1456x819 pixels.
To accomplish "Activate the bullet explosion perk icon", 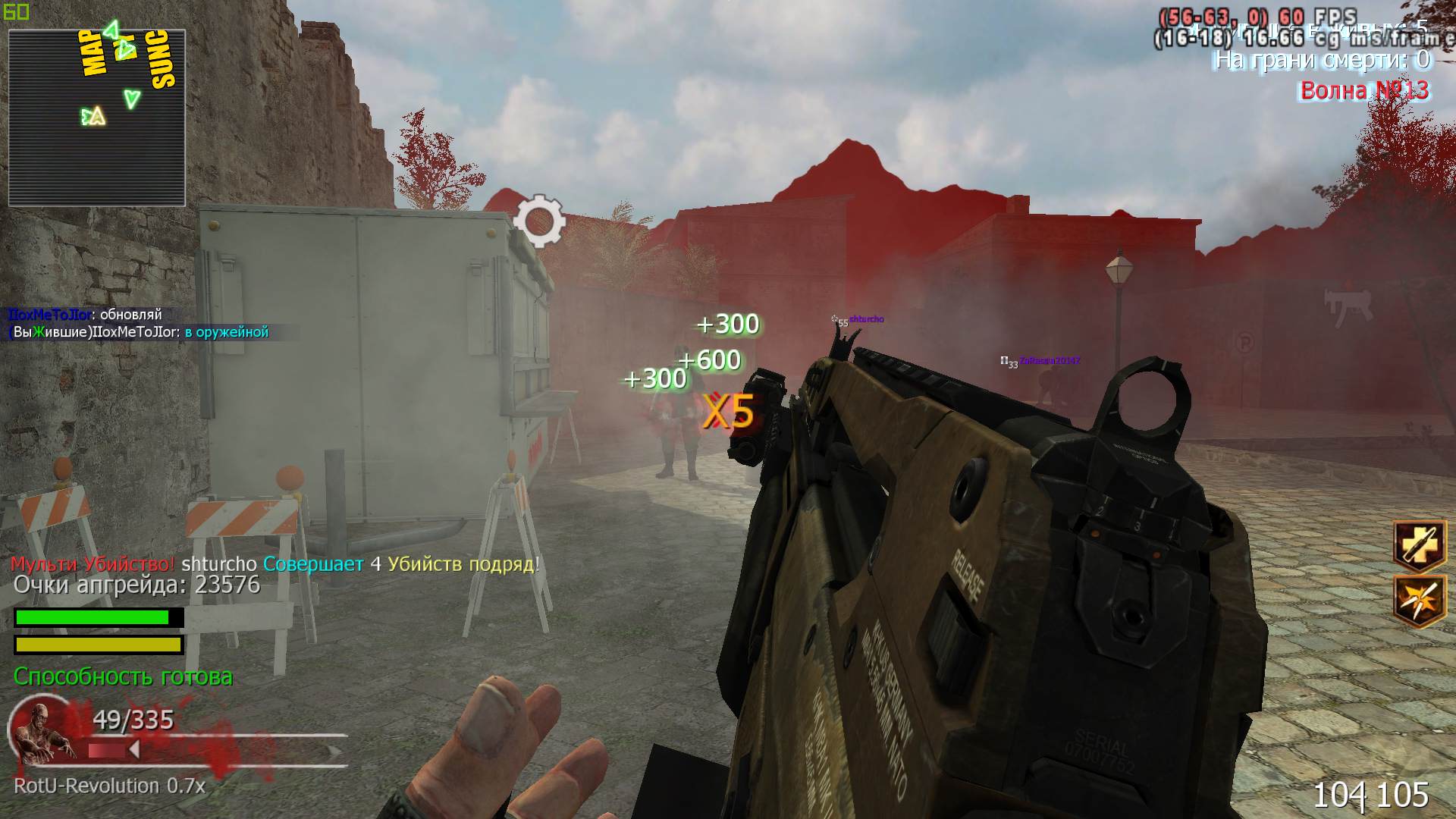I will tap(1419, 599).
